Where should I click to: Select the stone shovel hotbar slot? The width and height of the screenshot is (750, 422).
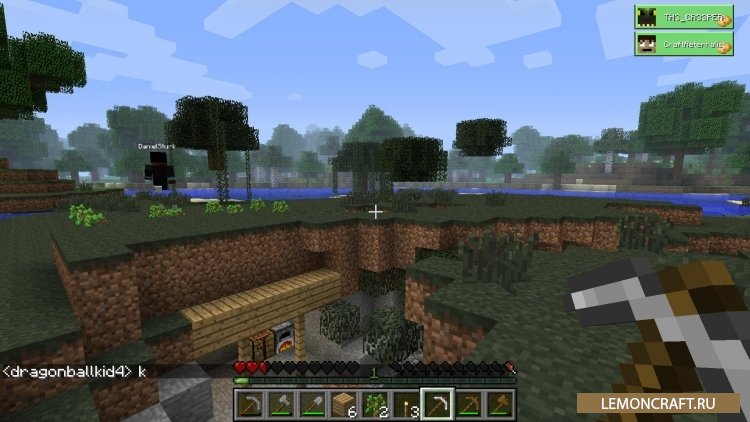click(311, 402)
